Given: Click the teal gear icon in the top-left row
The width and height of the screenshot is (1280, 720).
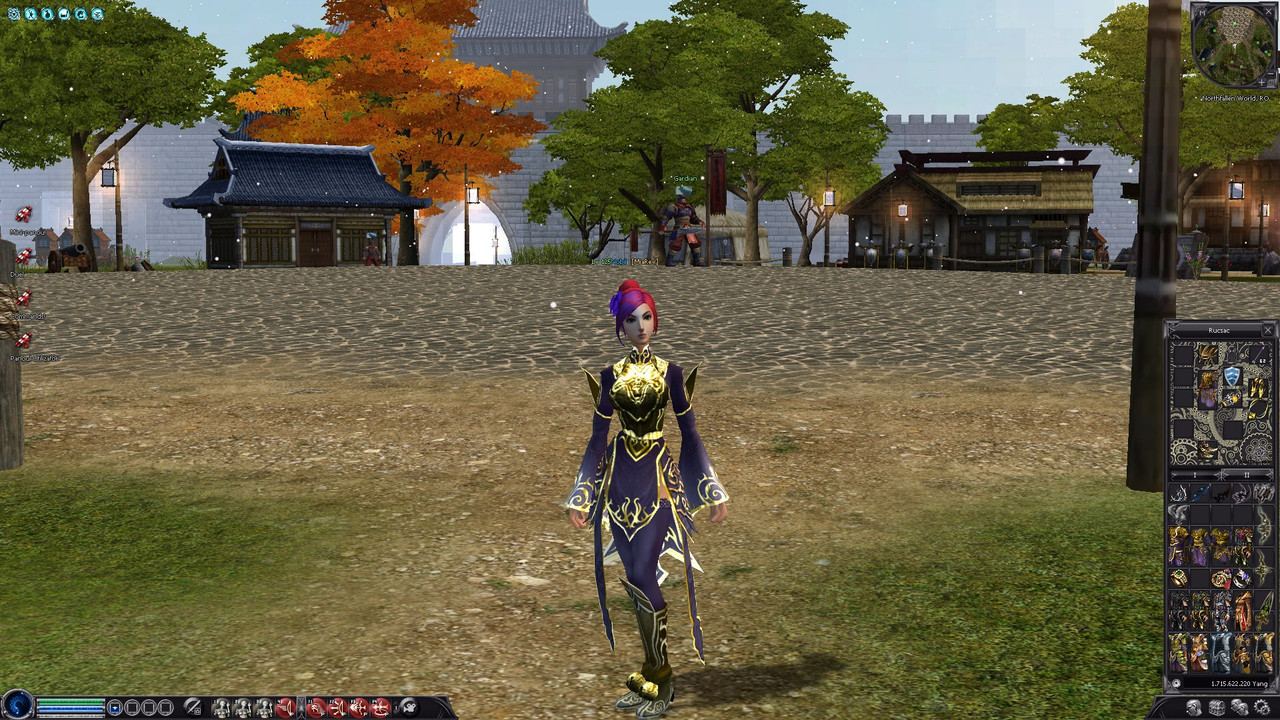Looking at the screenshot, I should [14, 14].
